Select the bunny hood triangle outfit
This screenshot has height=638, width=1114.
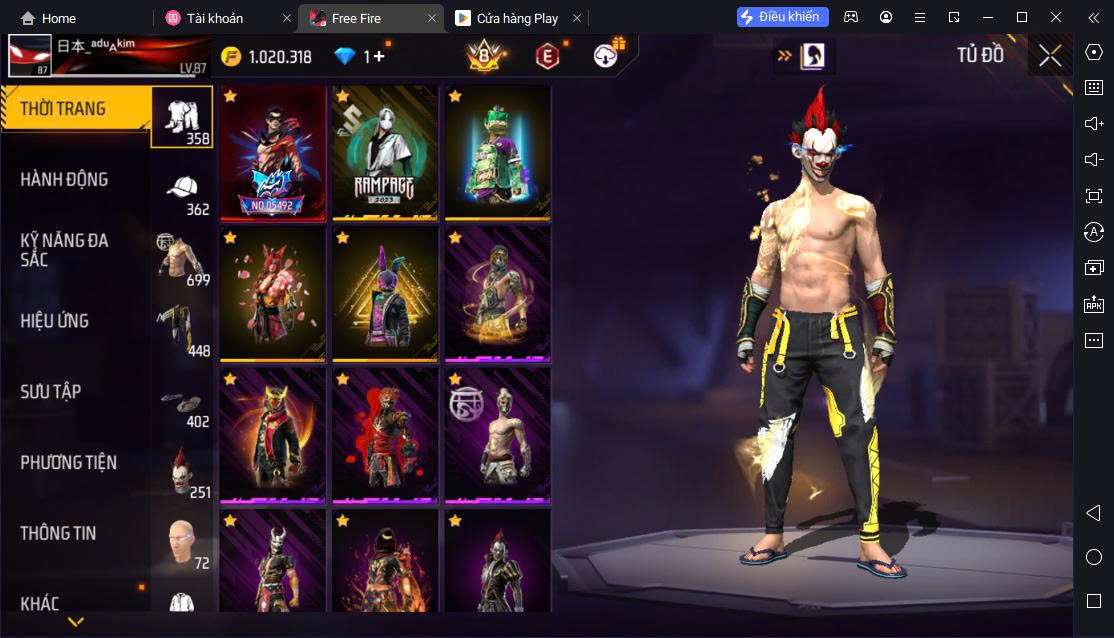pyautogui.click(x=386, y=294)
